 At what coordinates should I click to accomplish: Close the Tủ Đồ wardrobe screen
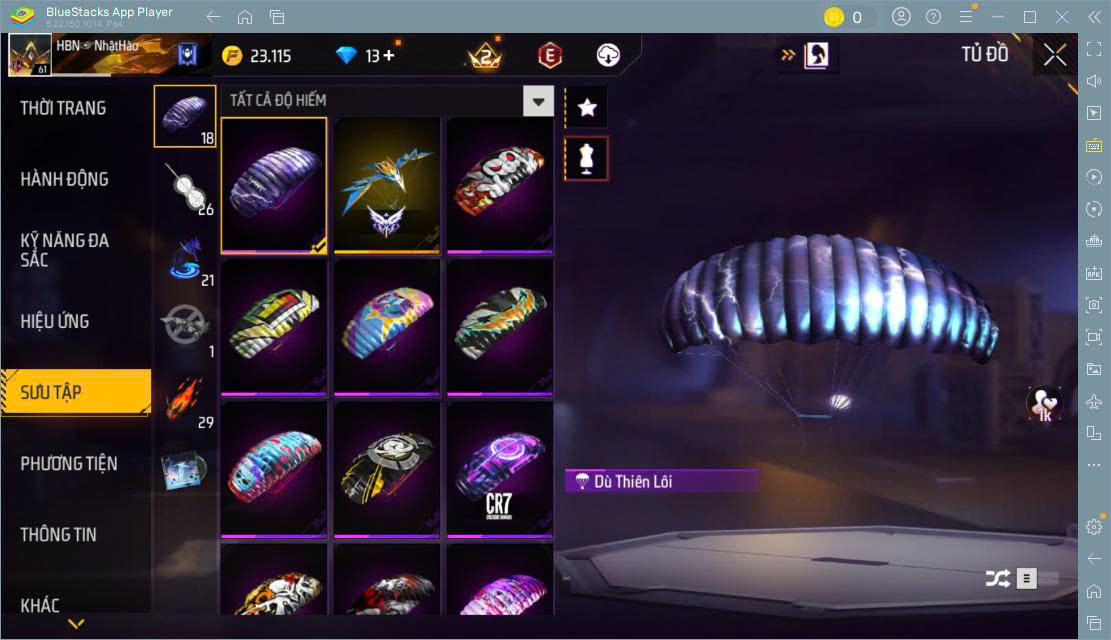point(1054,55)
